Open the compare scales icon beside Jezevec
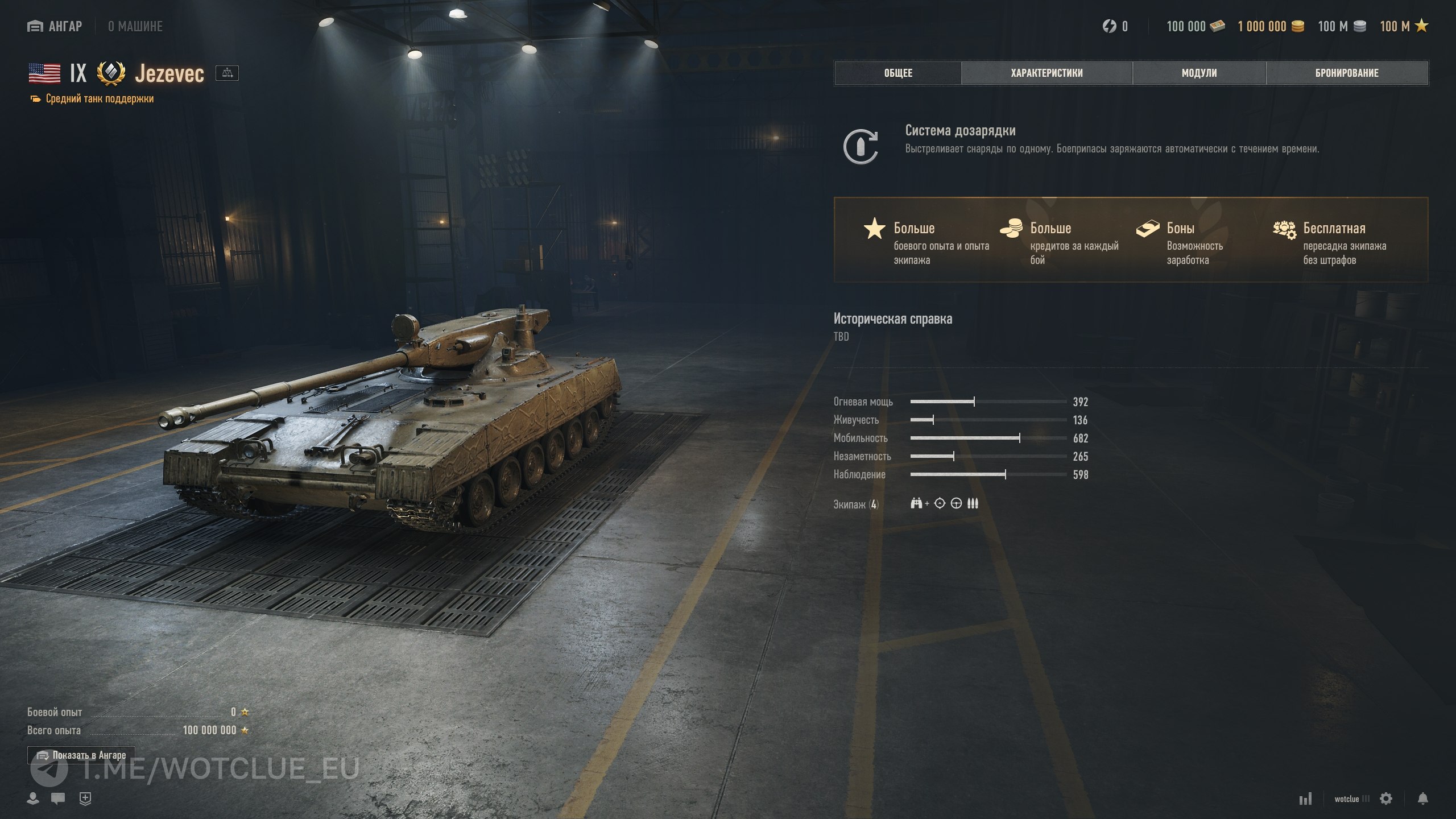The height and width of the screenshot is (819, 1456). tap(227, 73)
